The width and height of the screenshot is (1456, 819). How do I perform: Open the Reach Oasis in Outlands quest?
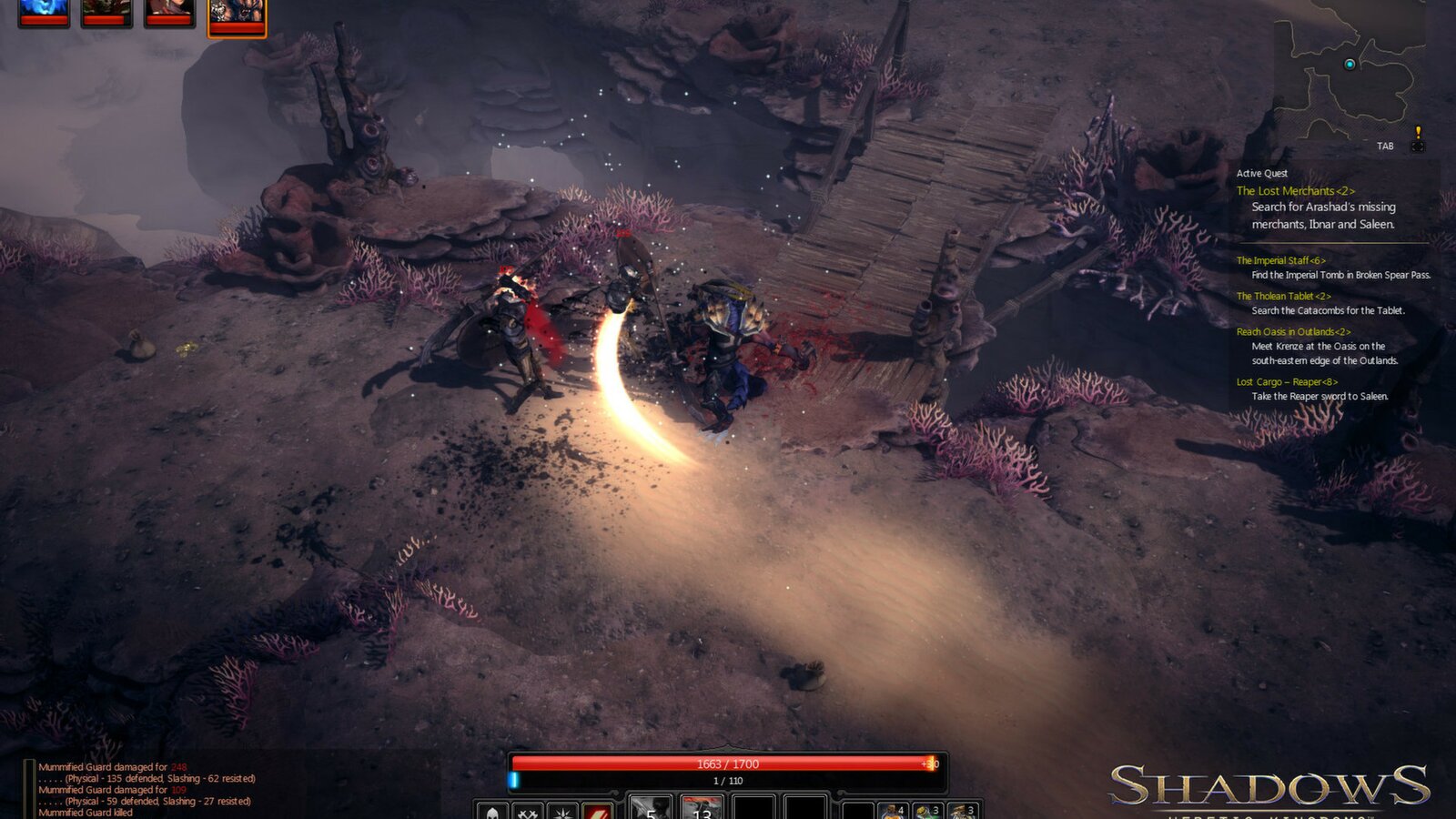pyautogui.click(x=1292, y=331)
